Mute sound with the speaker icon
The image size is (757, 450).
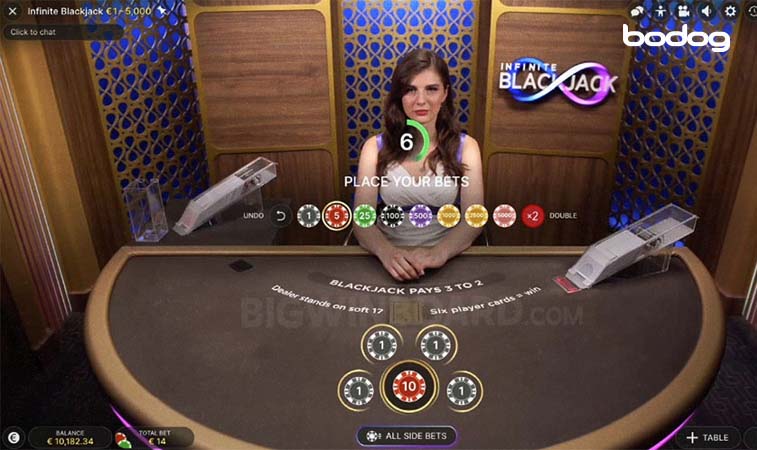coord(707,11)
